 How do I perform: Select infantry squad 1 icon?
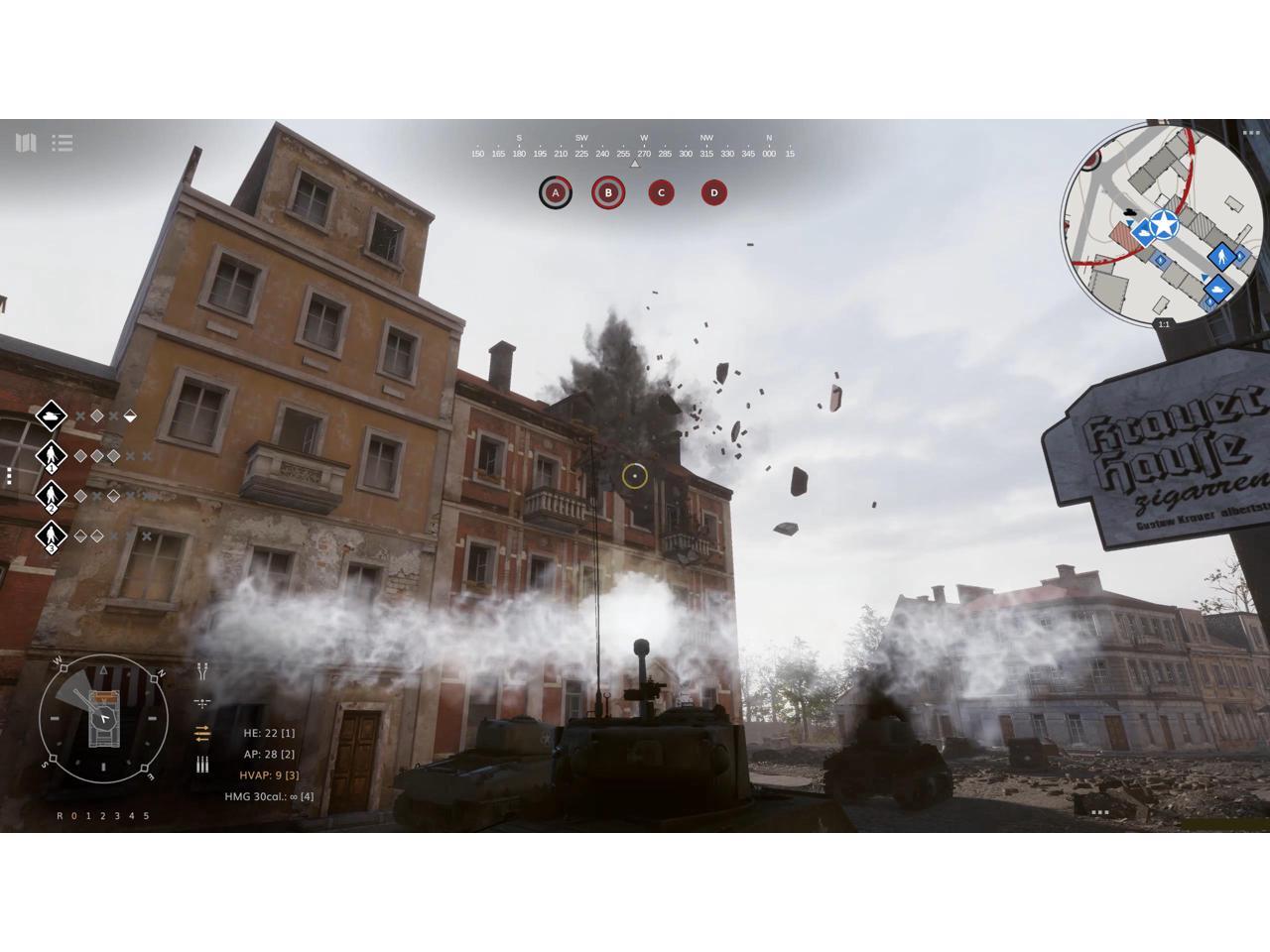click(x=52, y=456)
